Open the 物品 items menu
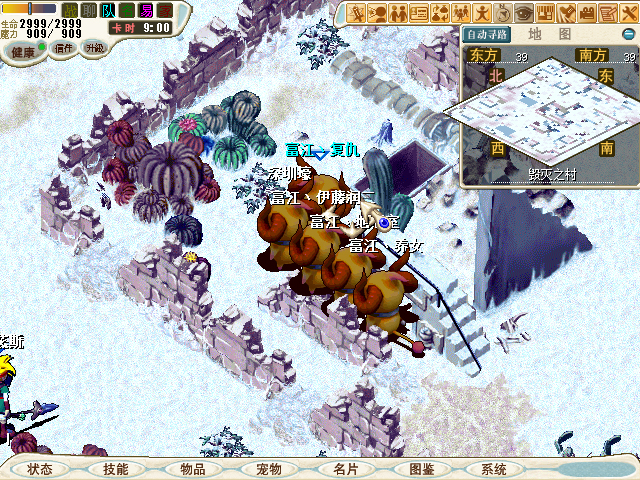This screenshot has width=640, height=480. click(x=192, y=469)
